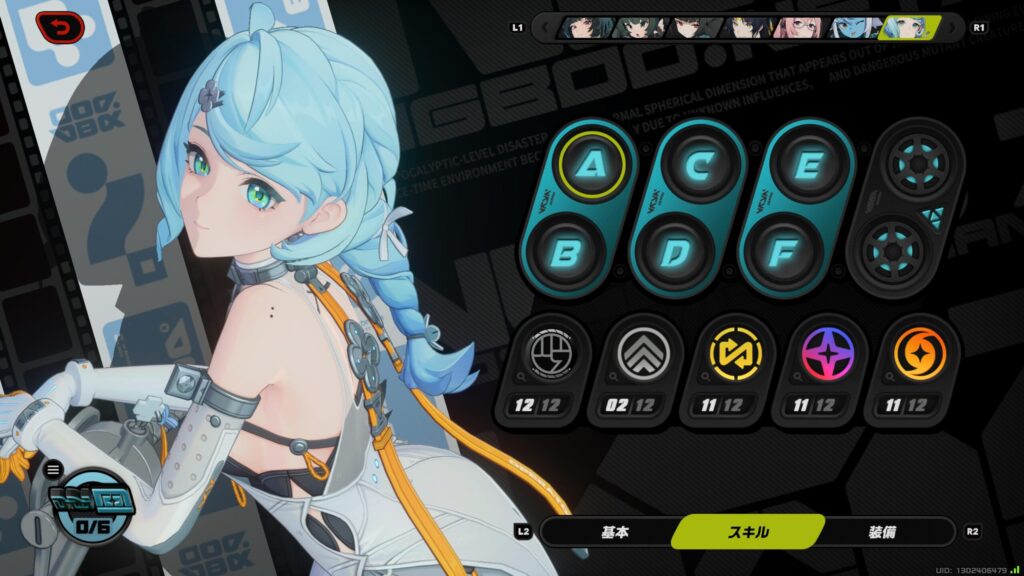Switch to the 装備 tab

pos(881,532)
